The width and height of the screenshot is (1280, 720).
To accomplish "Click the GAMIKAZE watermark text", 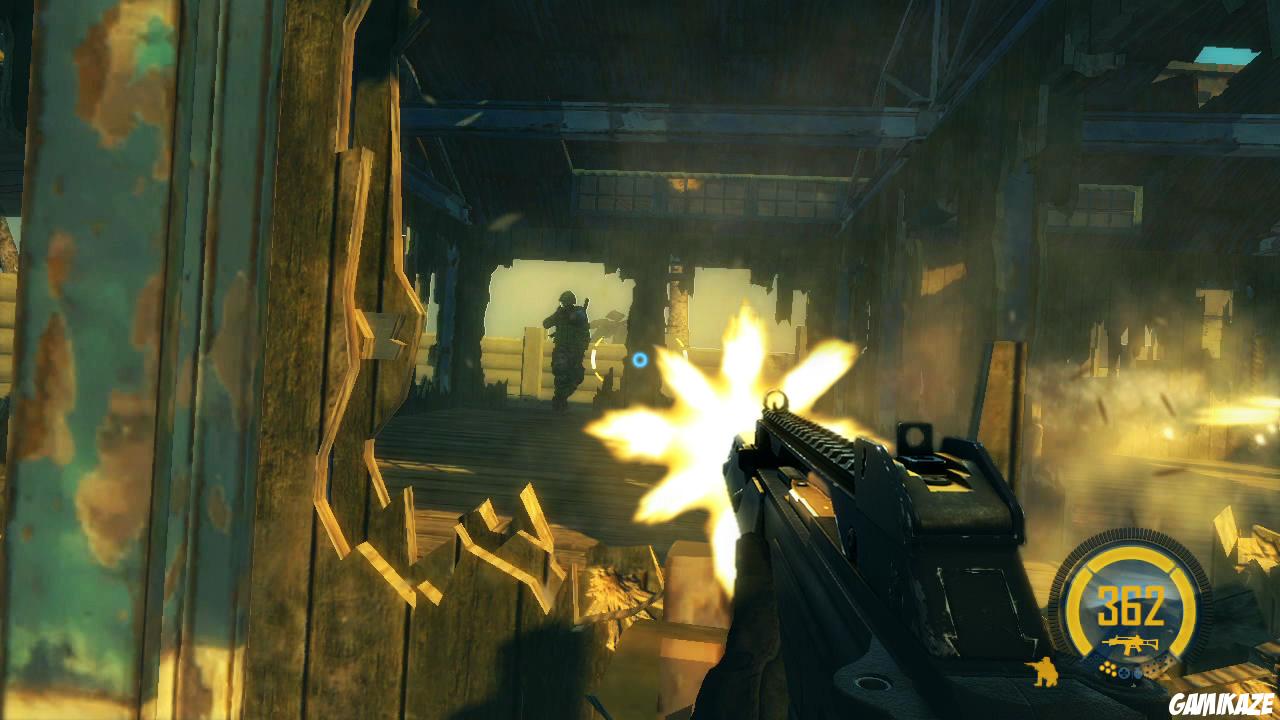I will [x=1222, y=703].
